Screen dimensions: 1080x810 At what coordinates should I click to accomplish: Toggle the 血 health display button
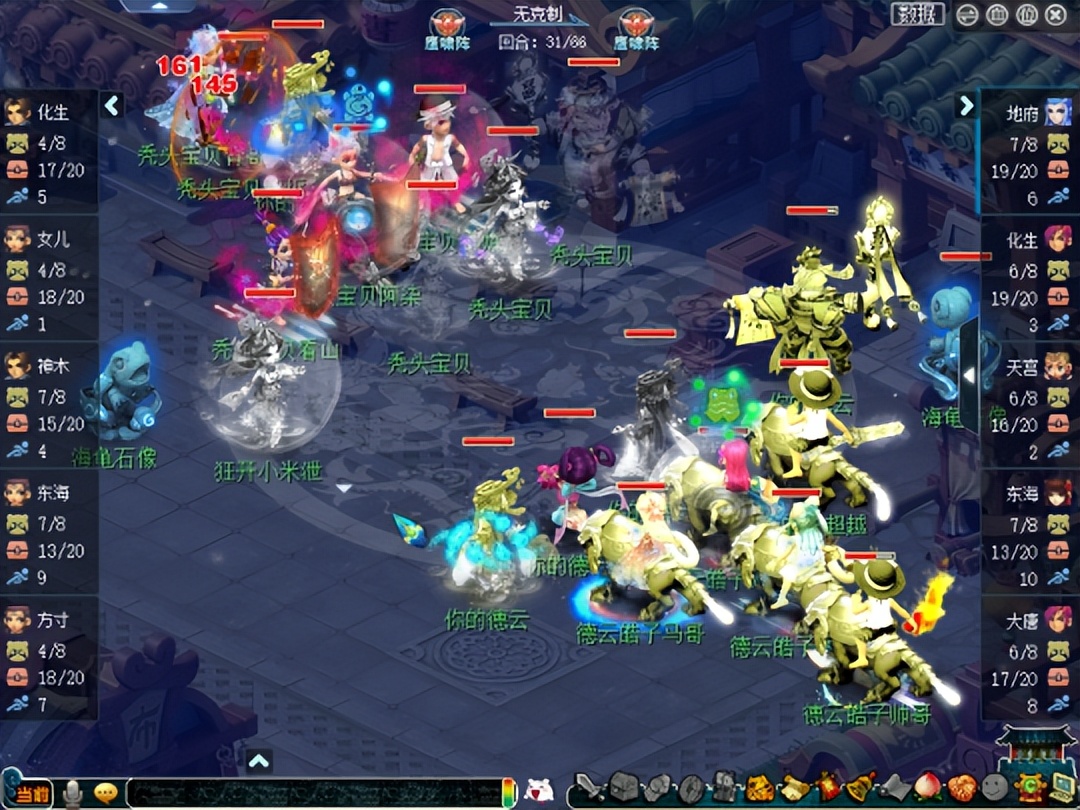pyautogui.click(x=997, y=15)
